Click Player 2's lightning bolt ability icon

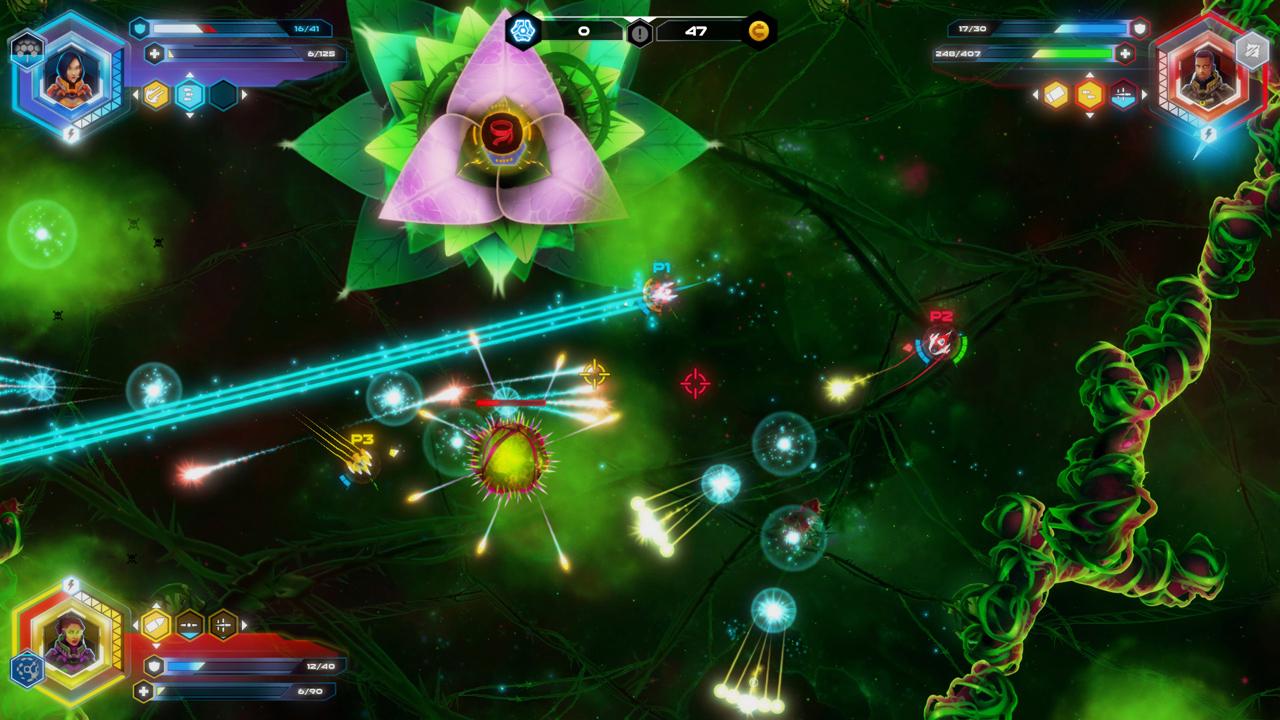click(1208, 135)
